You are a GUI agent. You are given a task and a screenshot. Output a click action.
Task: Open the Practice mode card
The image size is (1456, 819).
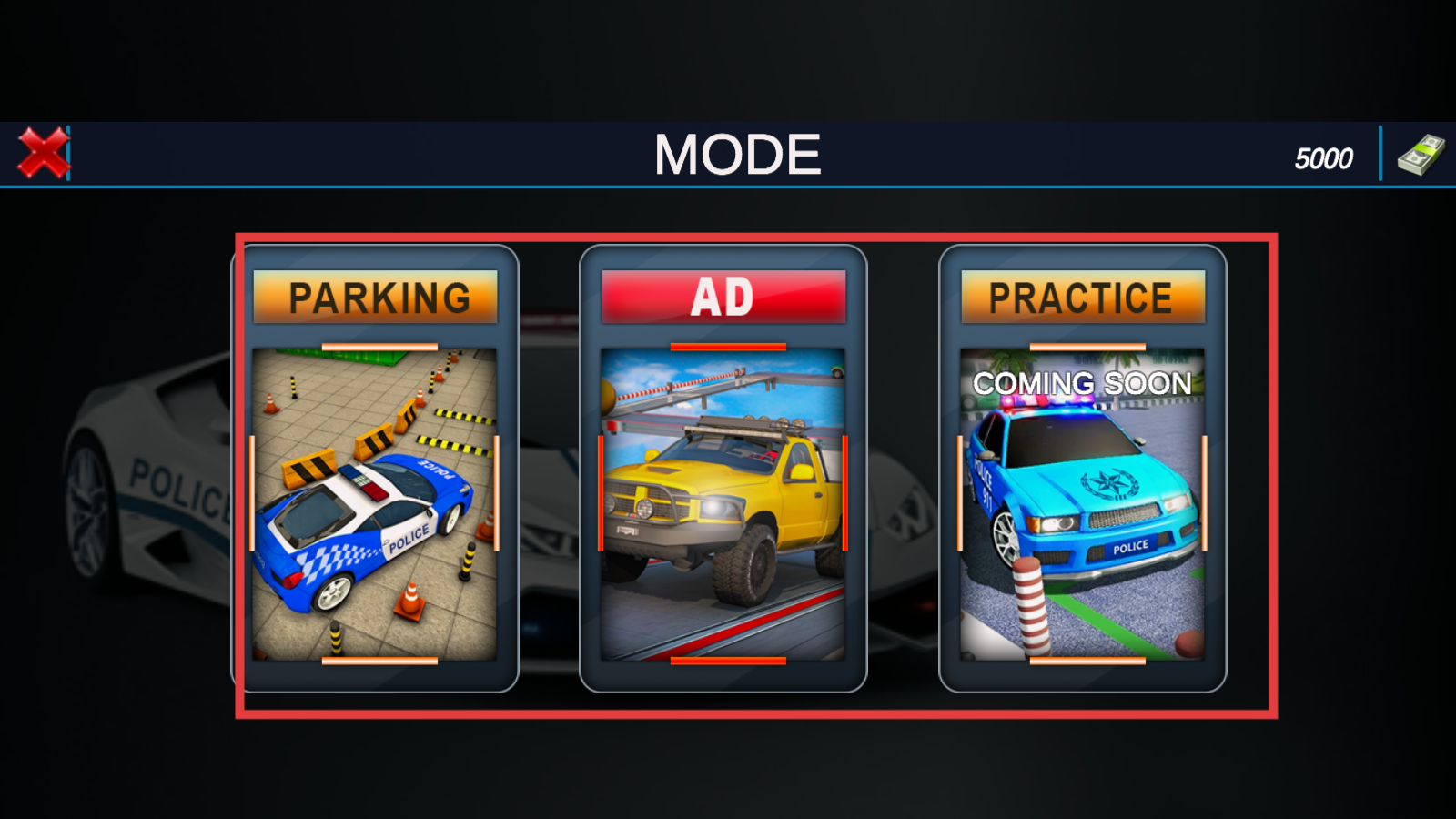tap(1083, 469)
